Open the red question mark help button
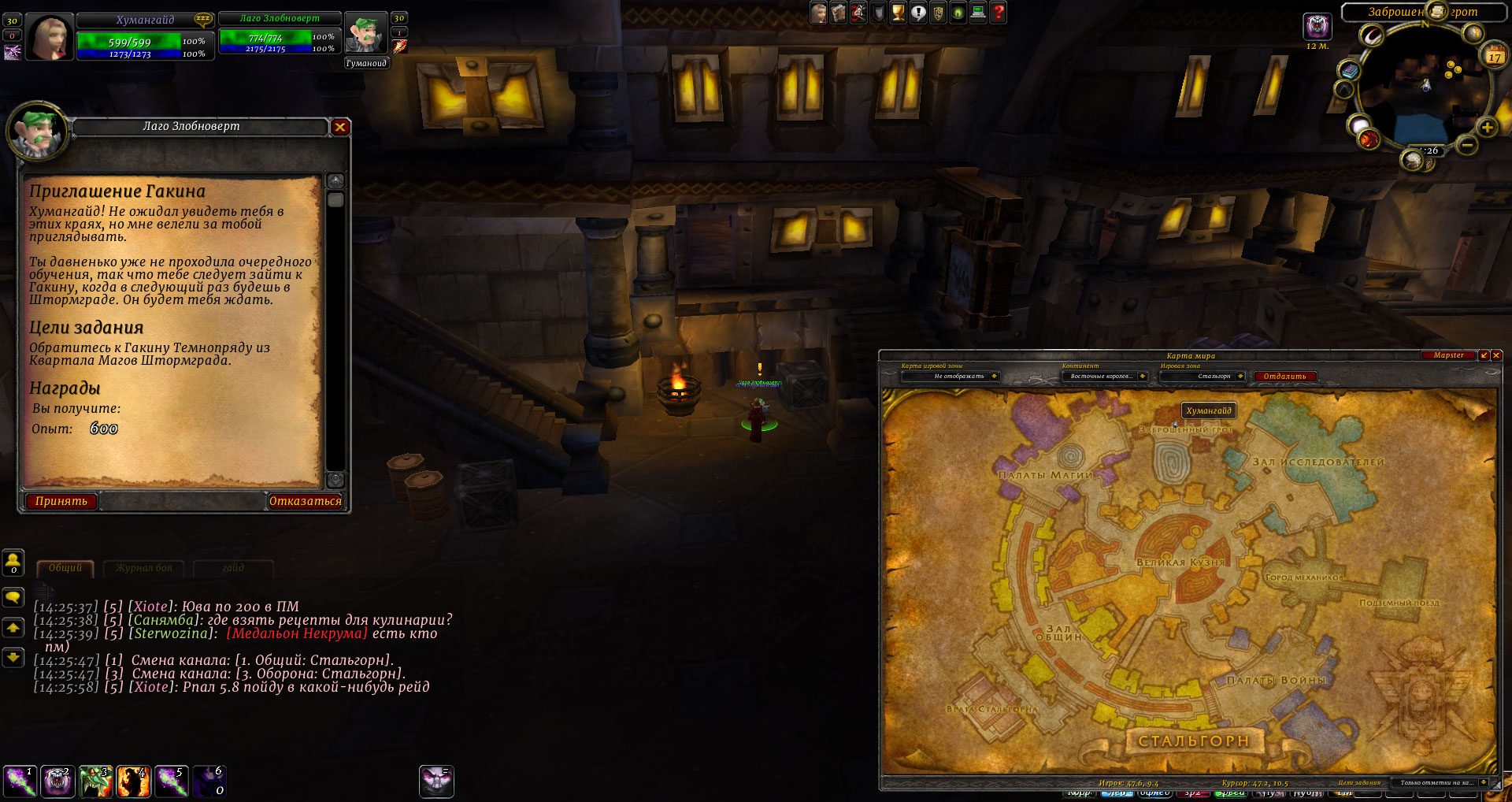This screenshot has height=802, width=1512. pyautogui.click(x=999, y=13)
